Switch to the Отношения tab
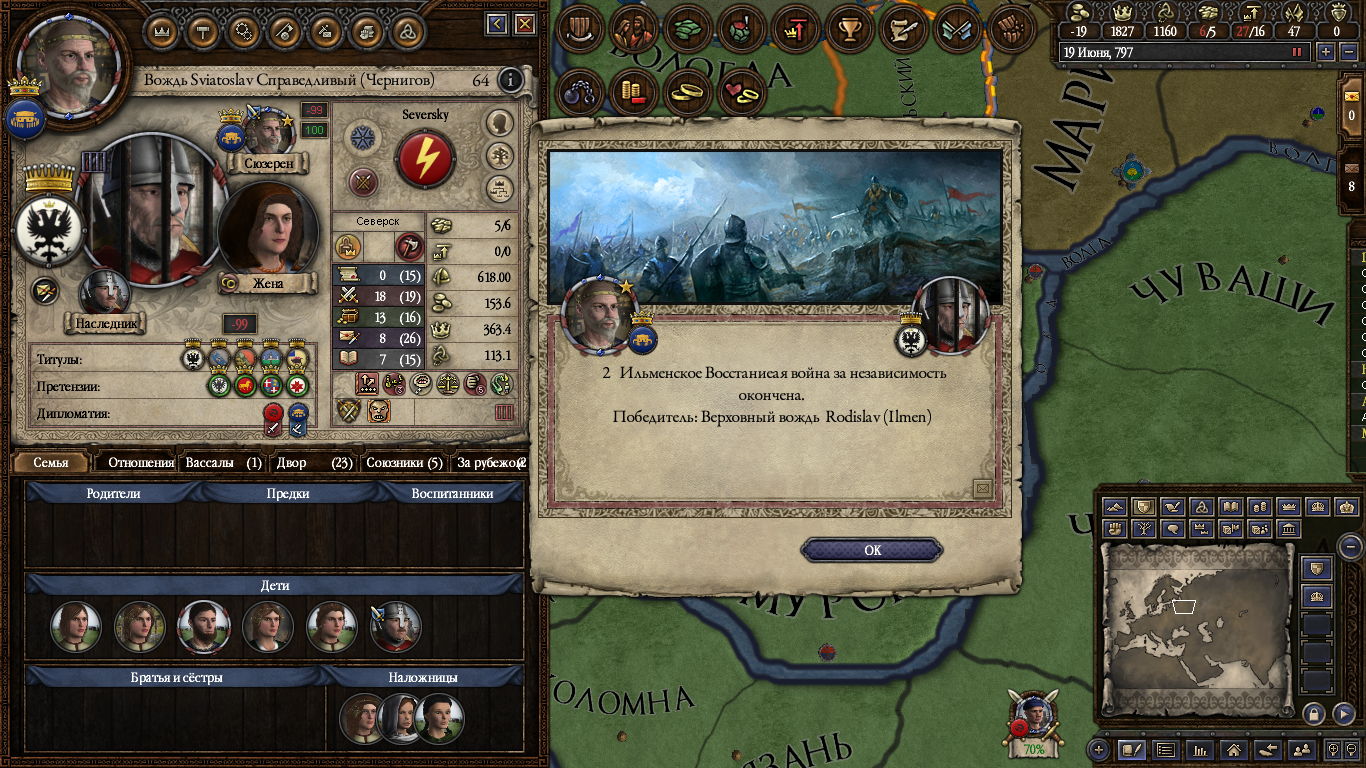This screenshot has width=1366, height=768. click(140, 463)
